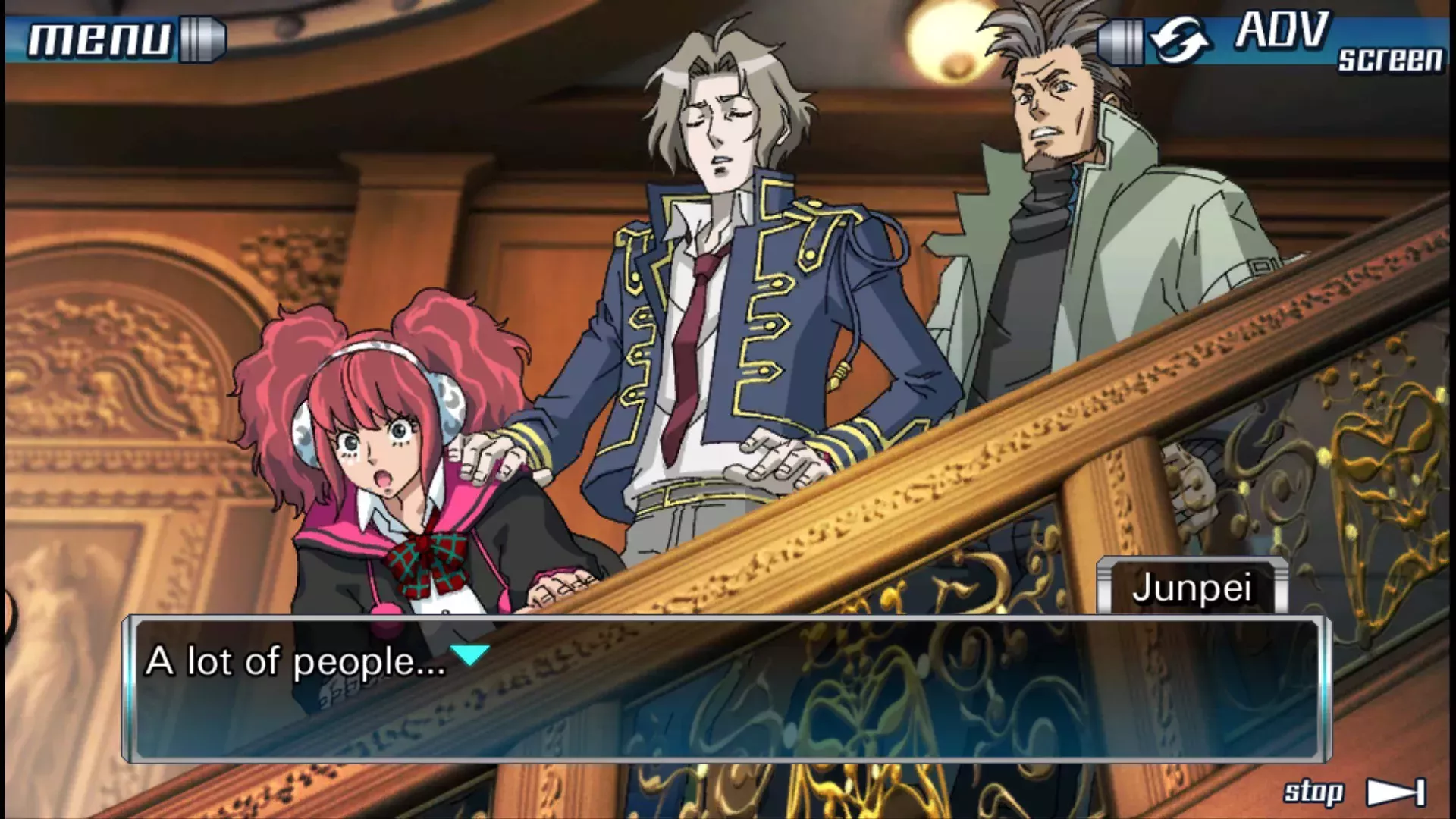
Task: Select the 'screen' label under ADV
Action: (1389, 59)
